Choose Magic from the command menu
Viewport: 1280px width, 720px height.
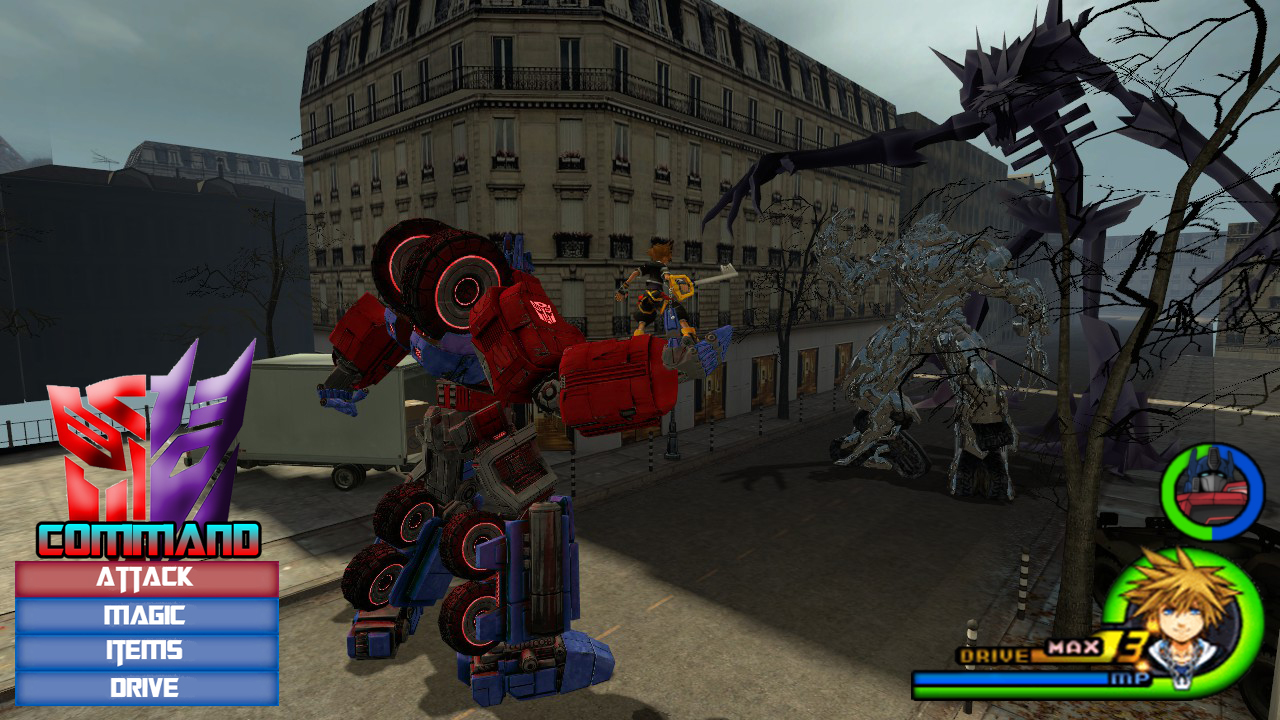[x=143, y=614]
